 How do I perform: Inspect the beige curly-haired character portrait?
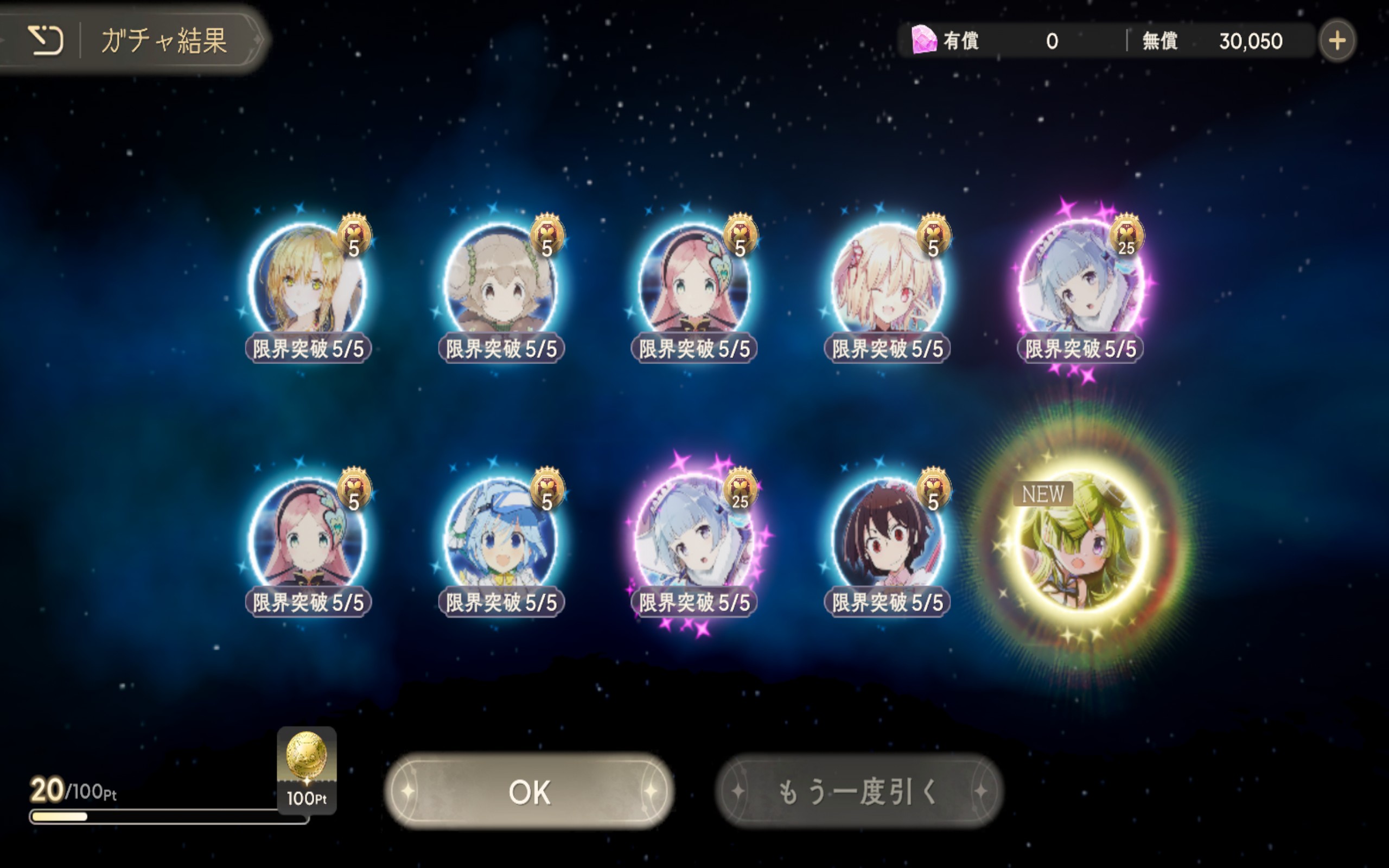(x=500, y=282)
